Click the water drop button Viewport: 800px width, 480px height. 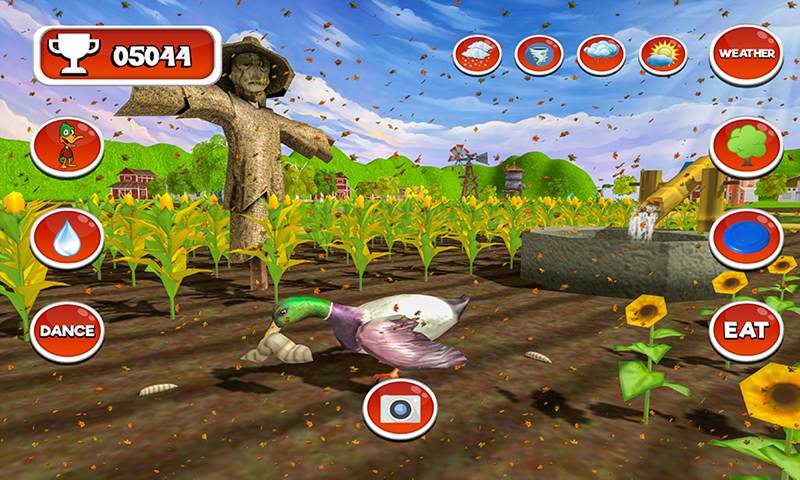pos(68,239)
